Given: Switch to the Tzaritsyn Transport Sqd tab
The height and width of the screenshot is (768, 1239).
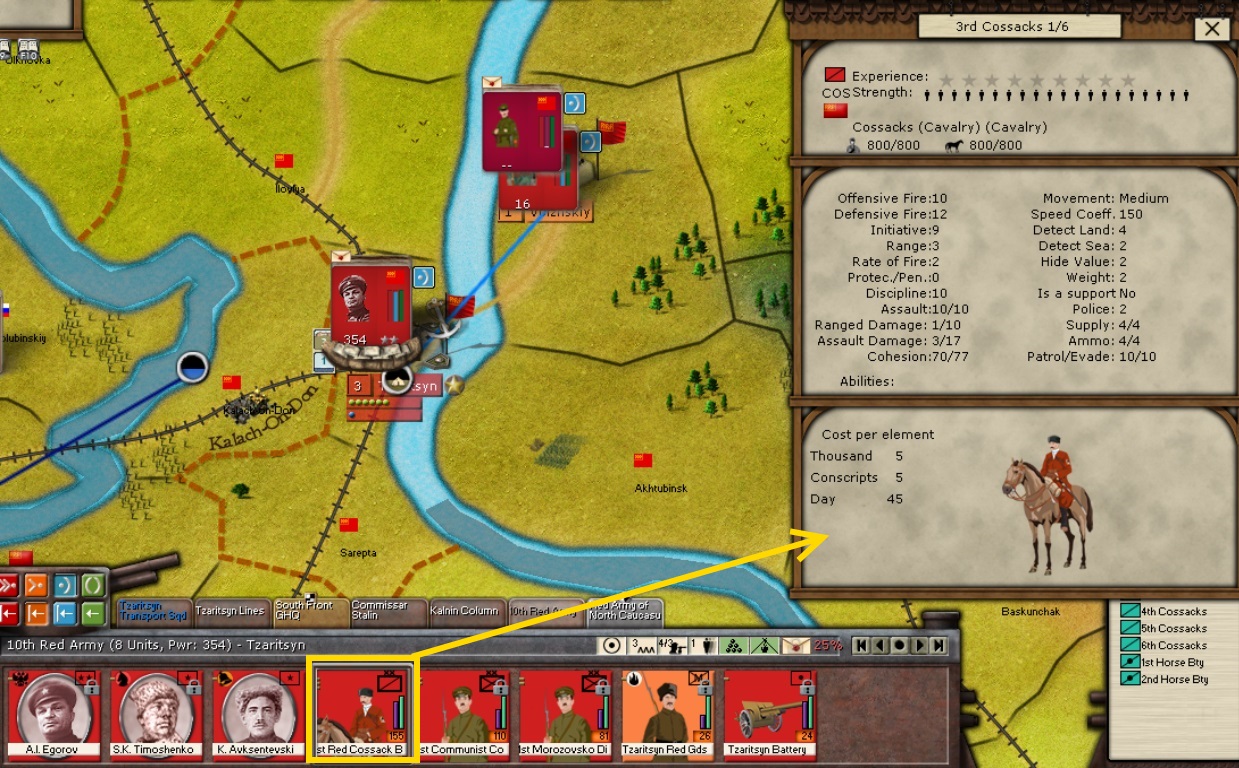Looking at the screenshot, I should coord(153,611).
